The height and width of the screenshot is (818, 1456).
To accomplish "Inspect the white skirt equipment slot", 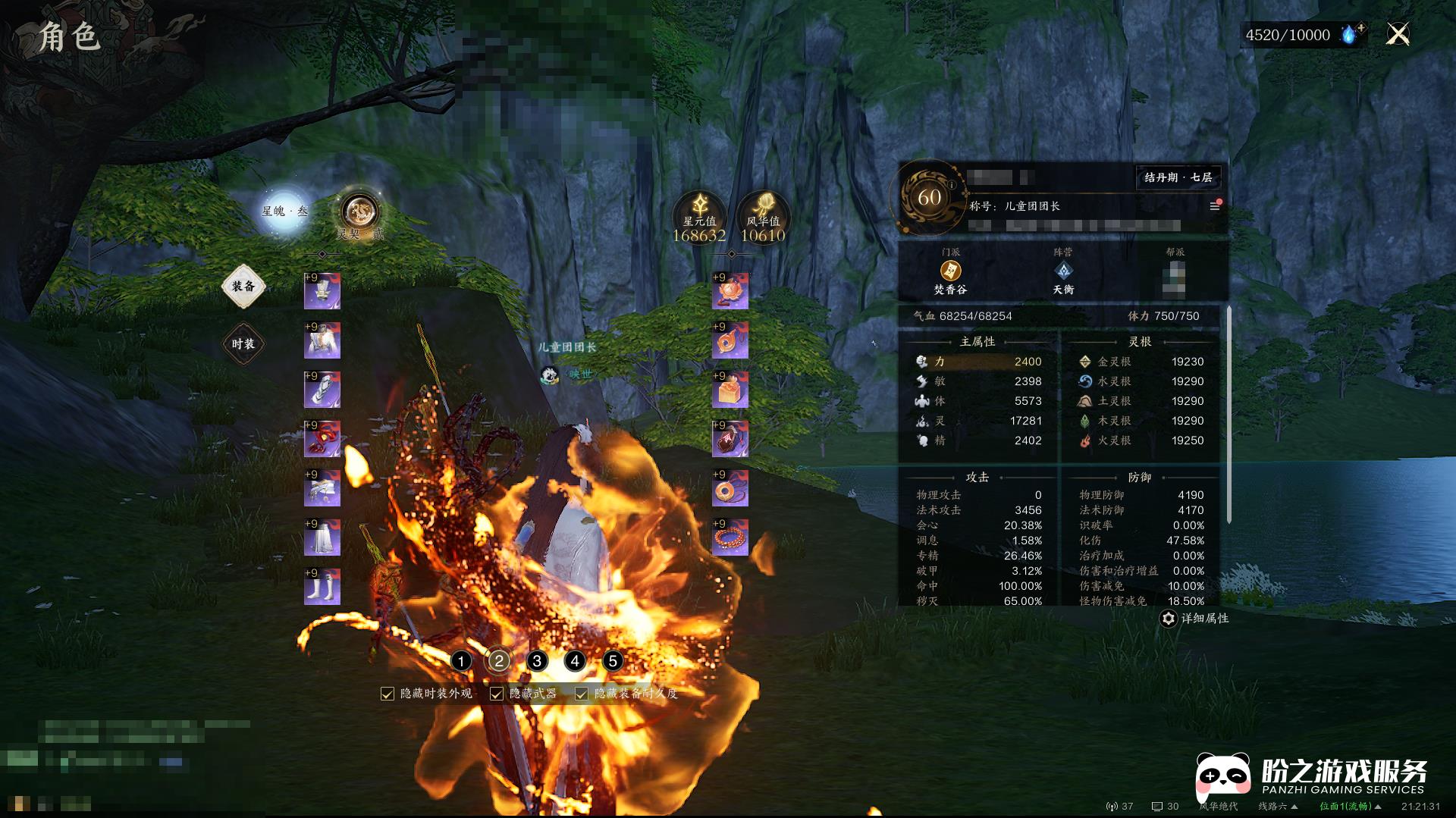I will click(x=322, y=538).
